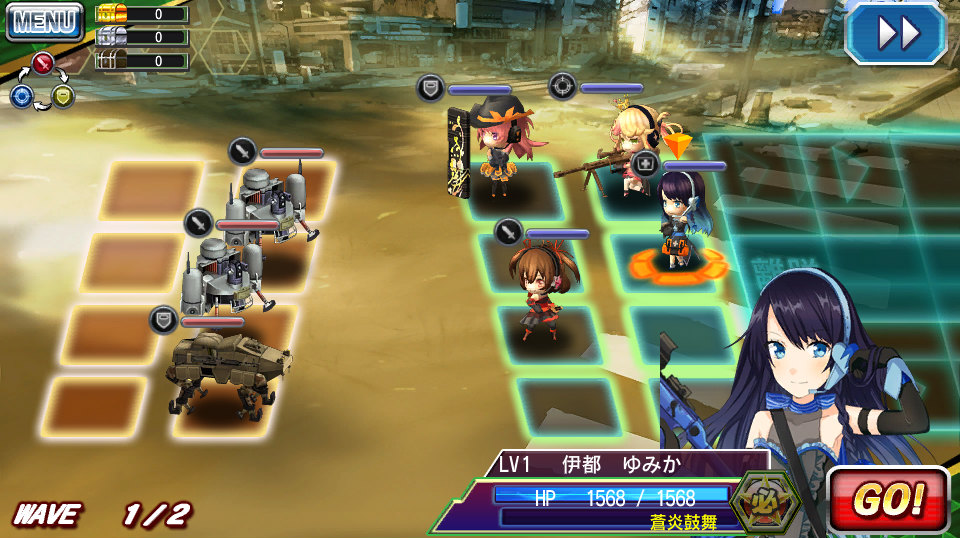Image resolution: width=960 pixels, height=538 pixels.
Task: Start the turn with the GO! button
Action: 887,499
